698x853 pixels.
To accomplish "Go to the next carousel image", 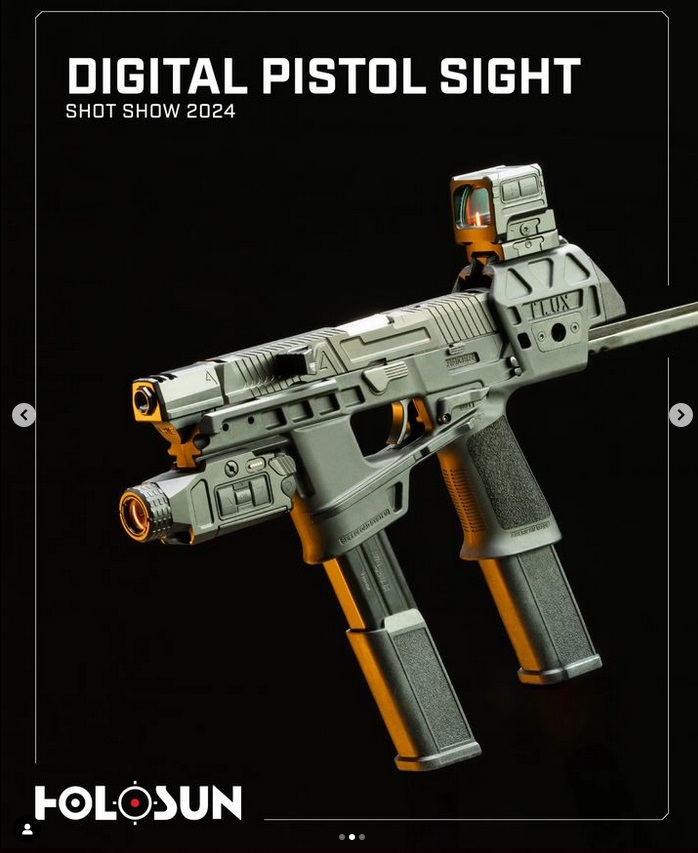I will click(680, 415).
